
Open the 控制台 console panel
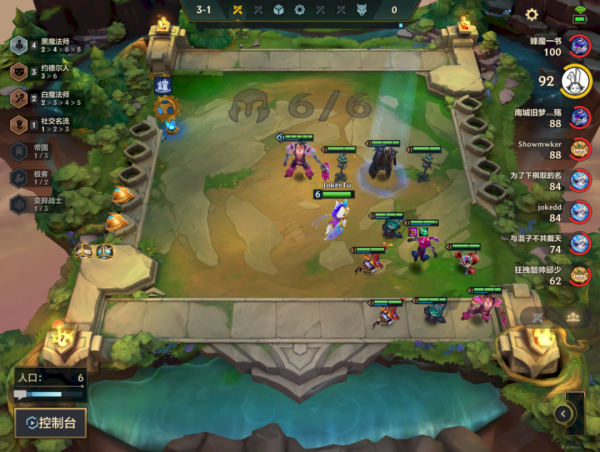point(50,422)
